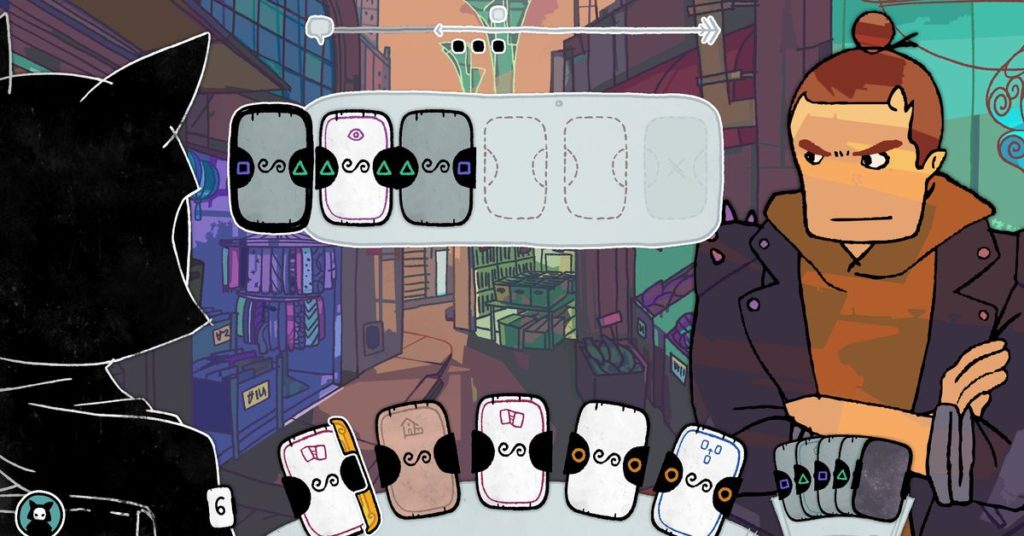Choose the pink-bordered hand card lacking a yellow tab

coord(512,454)
